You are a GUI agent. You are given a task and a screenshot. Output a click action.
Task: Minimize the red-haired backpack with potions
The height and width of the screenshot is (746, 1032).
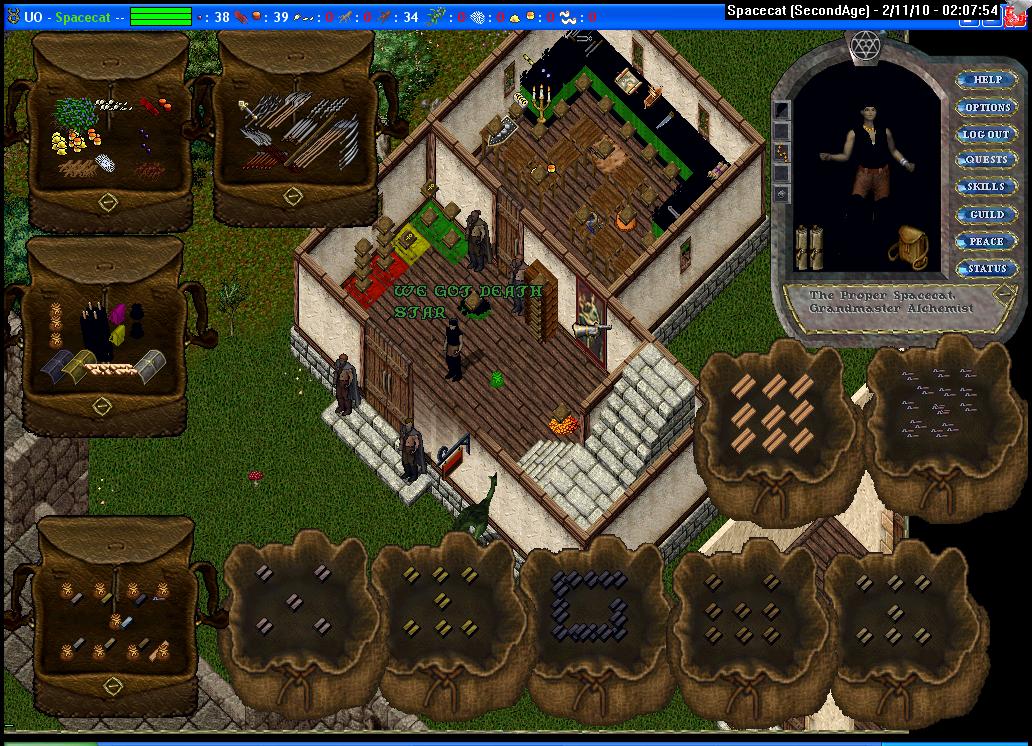pyautogui.click(x=113, y=685)
